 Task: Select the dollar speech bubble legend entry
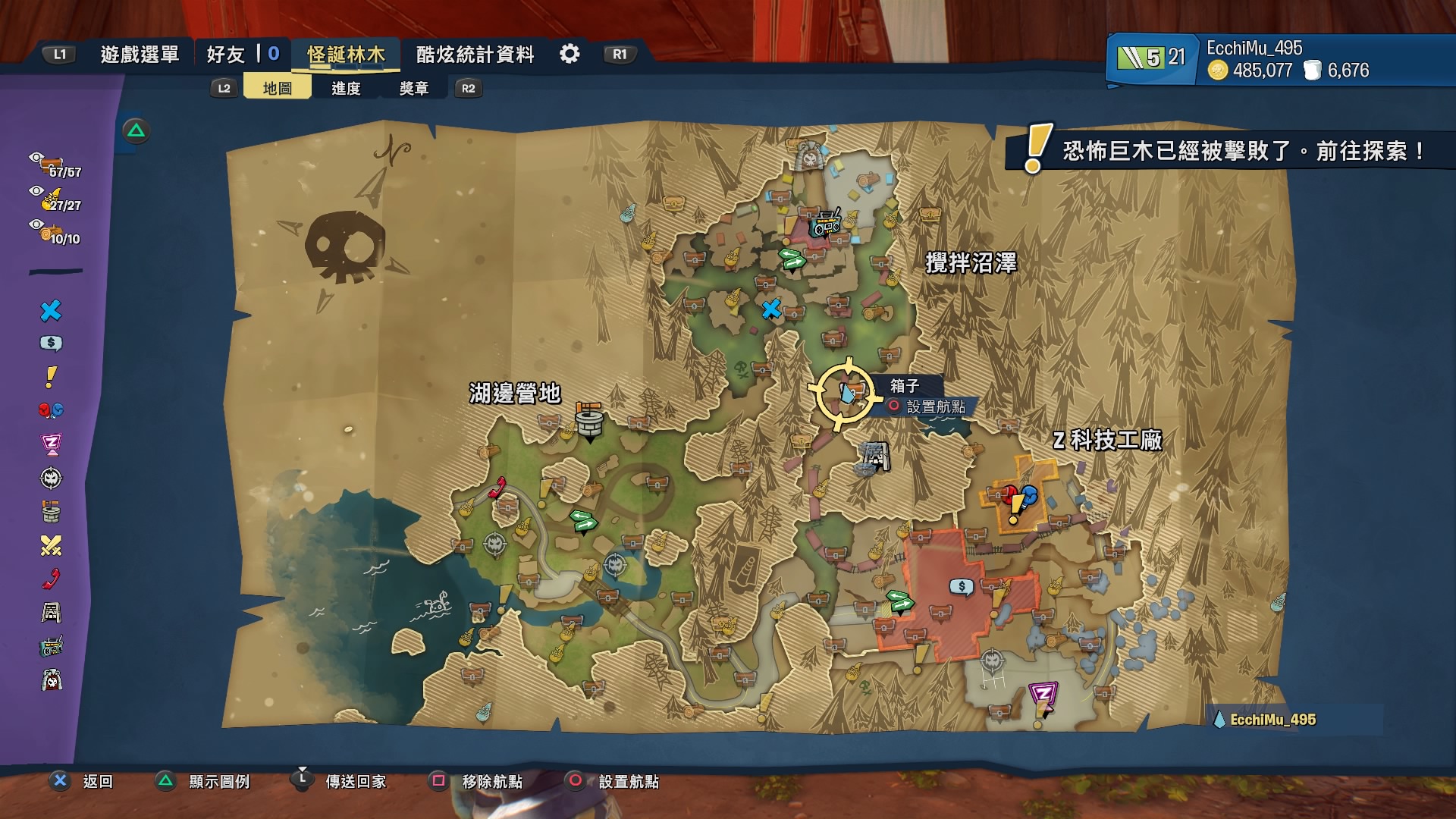[51, 344]
